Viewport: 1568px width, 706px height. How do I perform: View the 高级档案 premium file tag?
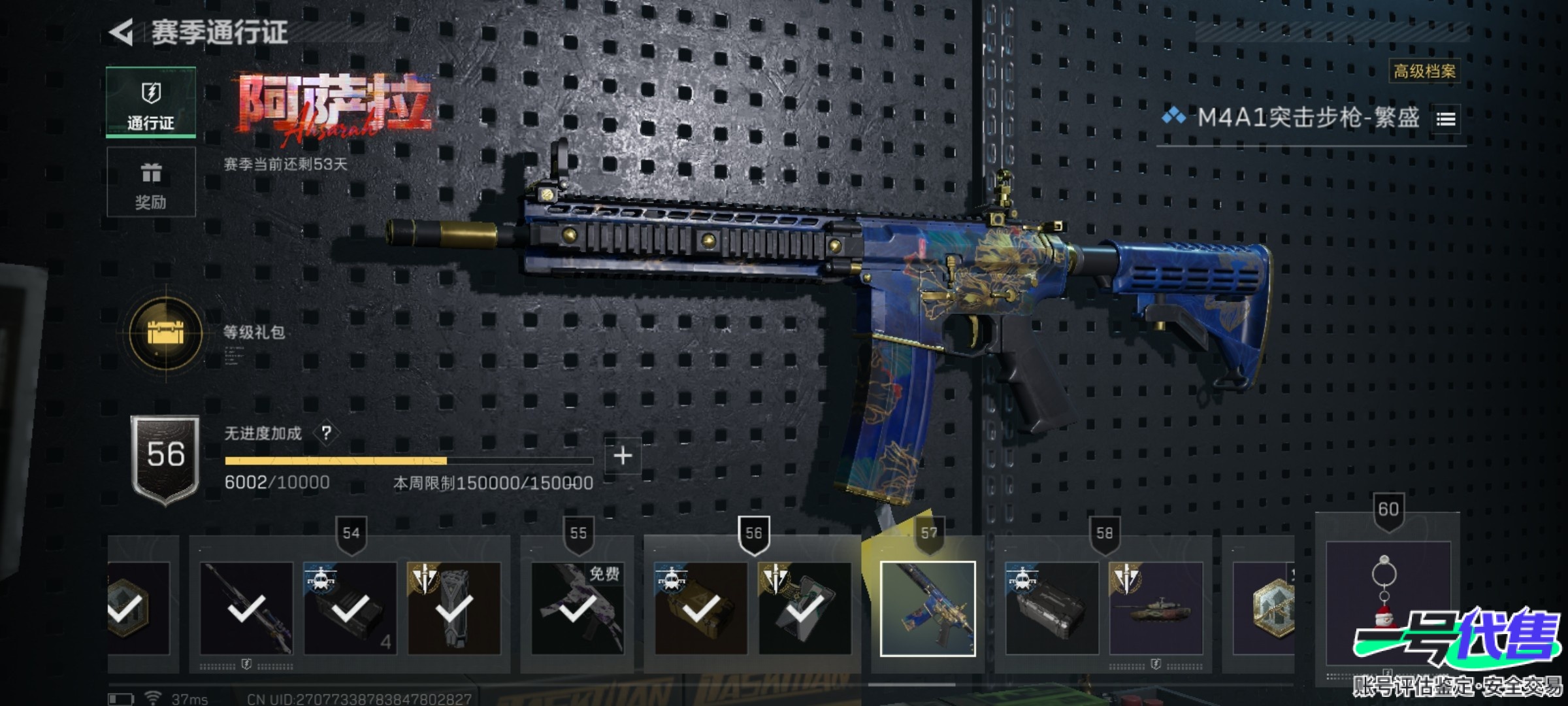(1424, 71)
